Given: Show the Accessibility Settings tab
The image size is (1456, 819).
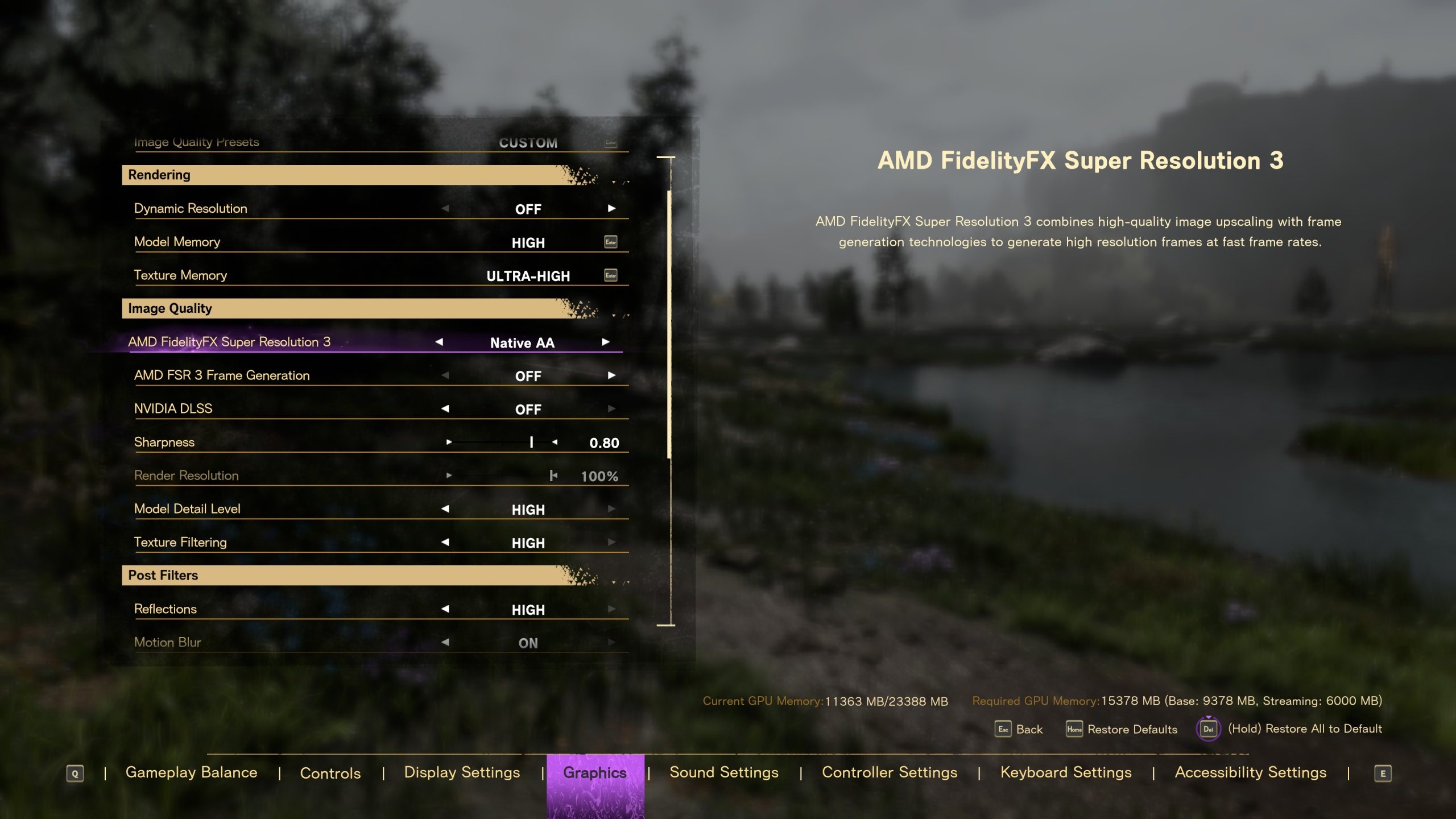Looking at the screenshot, I should (x=1251, y=772).
